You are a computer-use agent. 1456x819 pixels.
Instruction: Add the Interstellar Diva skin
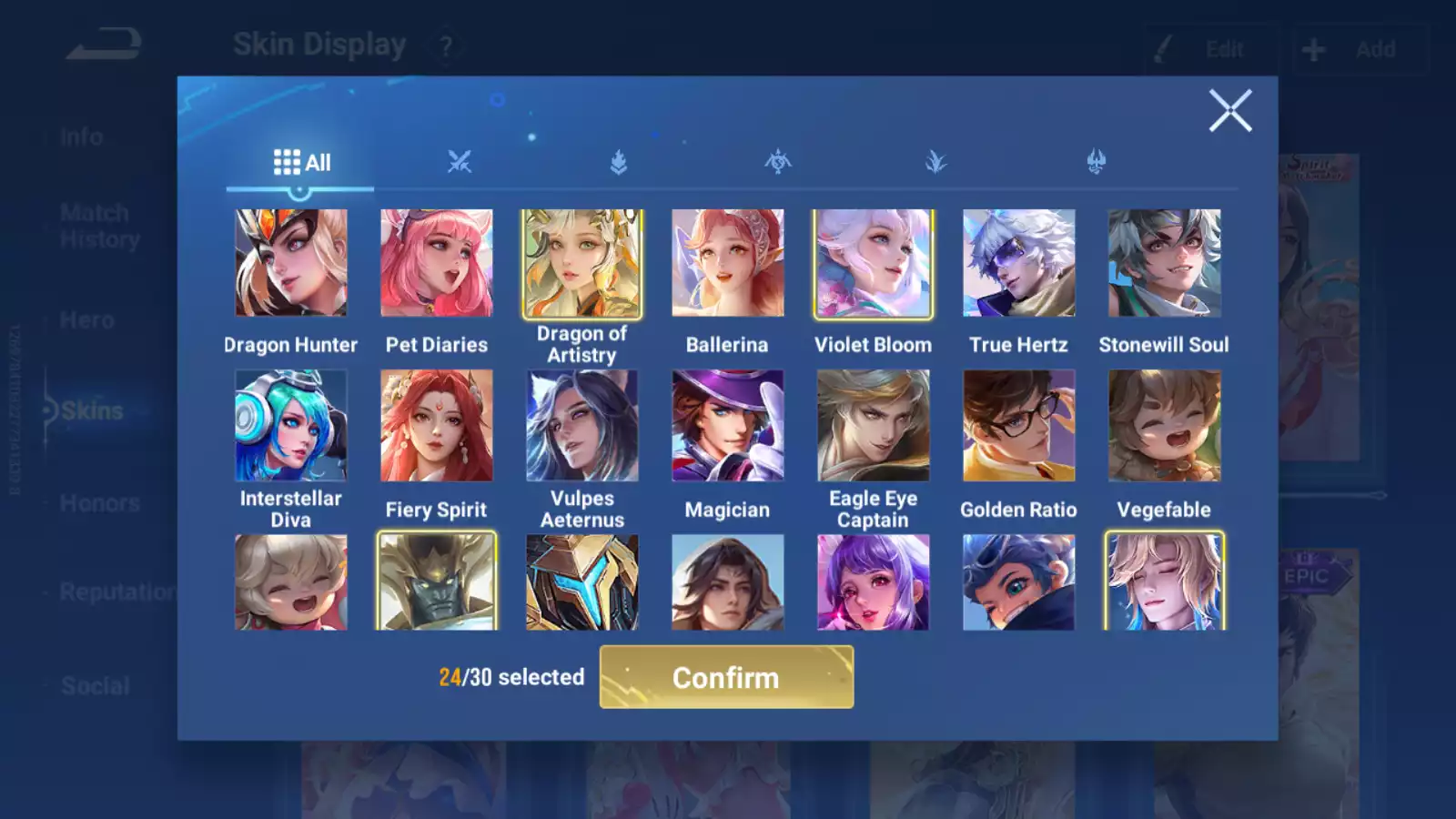coord(291,425)
